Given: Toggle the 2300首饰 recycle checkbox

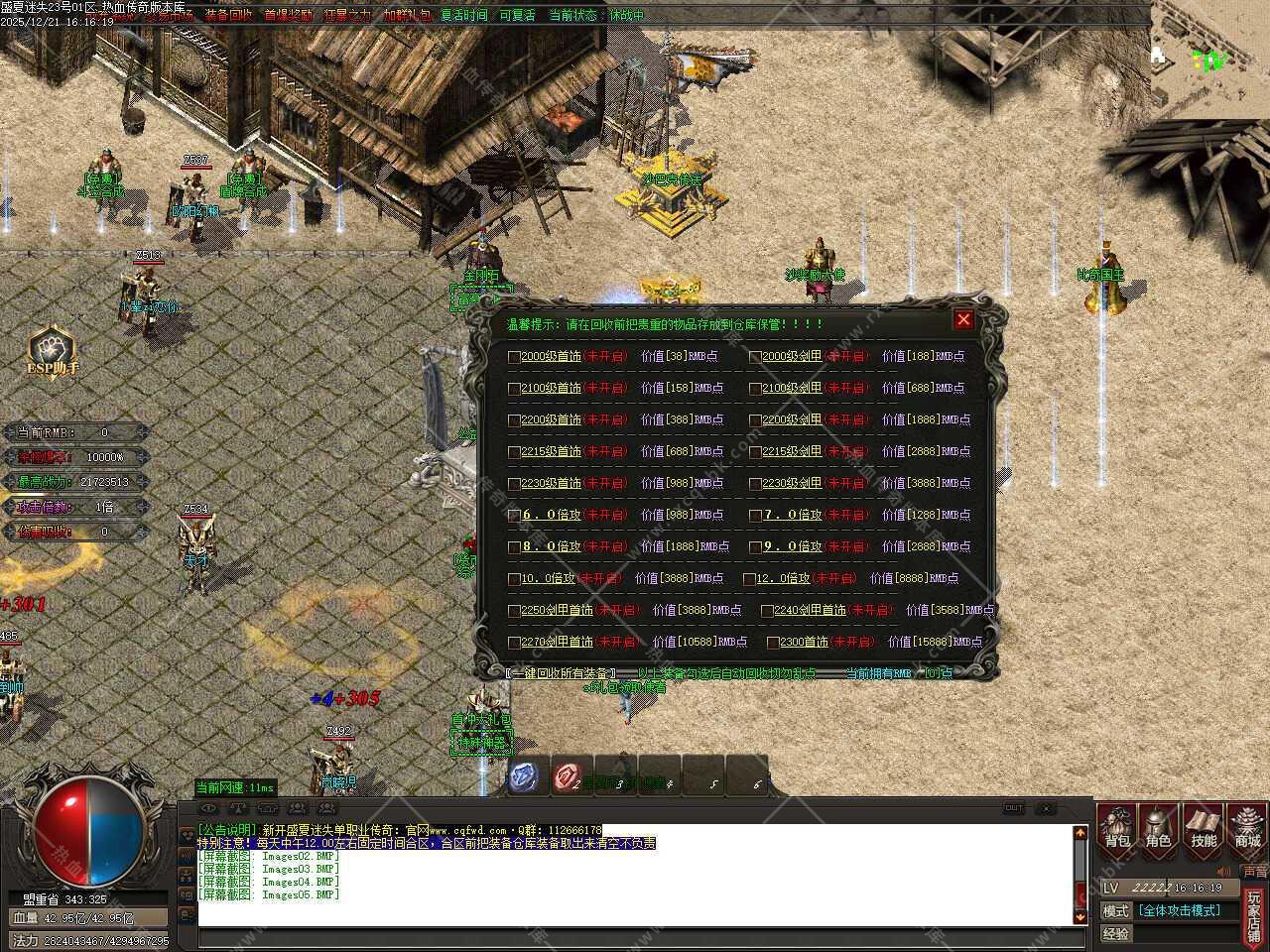Looking at the screenshot, I should [773, 643].
